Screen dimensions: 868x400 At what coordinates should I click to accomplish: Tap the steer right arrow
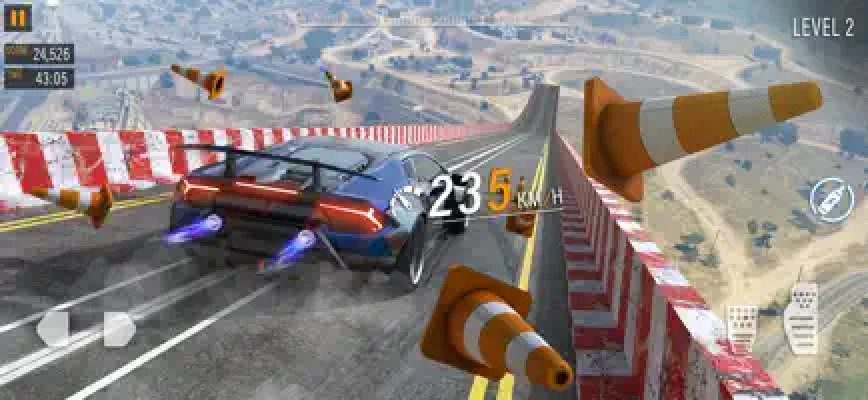point(118,328)
